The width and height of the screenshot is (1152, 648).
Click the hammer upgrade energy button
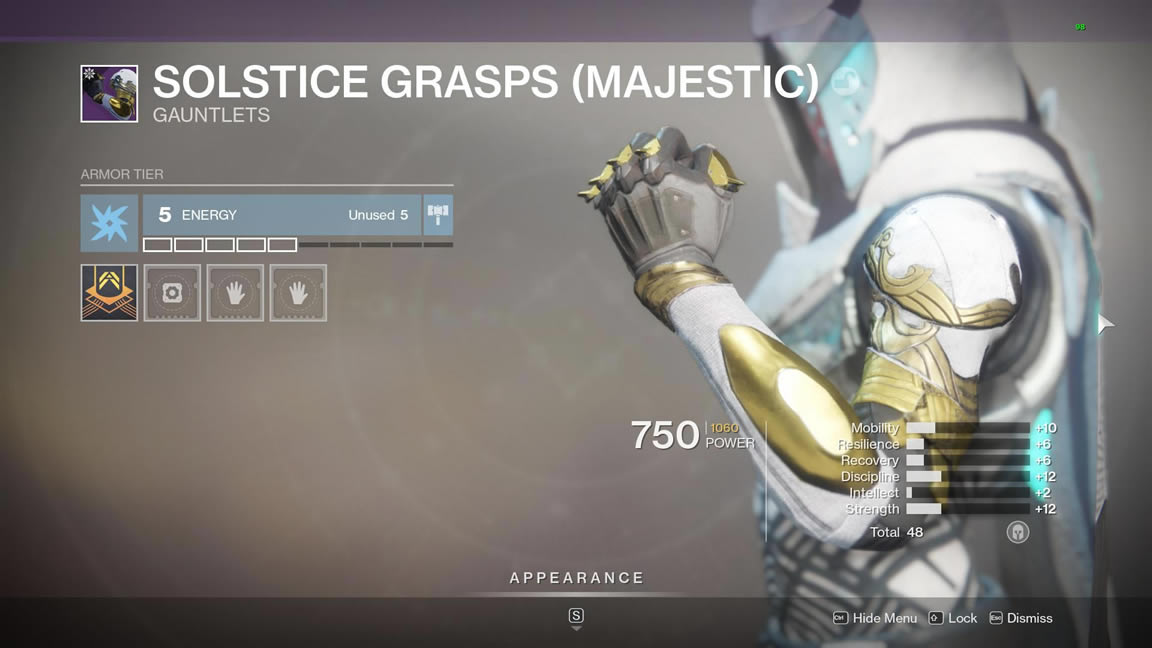pyautogui.click(x=438, y=215)
